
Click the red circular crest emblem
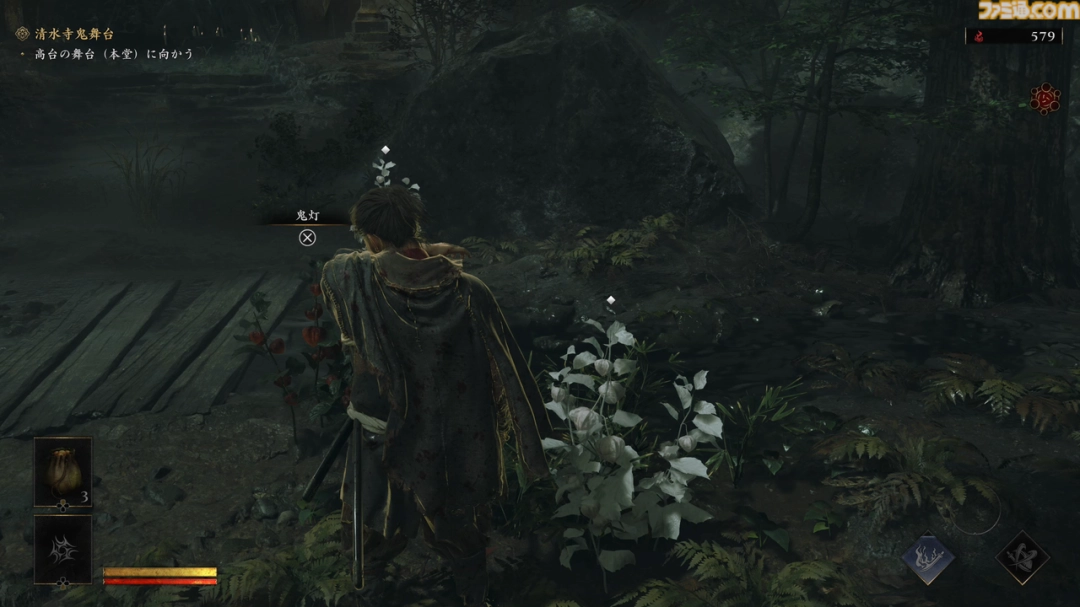coord(1045,98)
